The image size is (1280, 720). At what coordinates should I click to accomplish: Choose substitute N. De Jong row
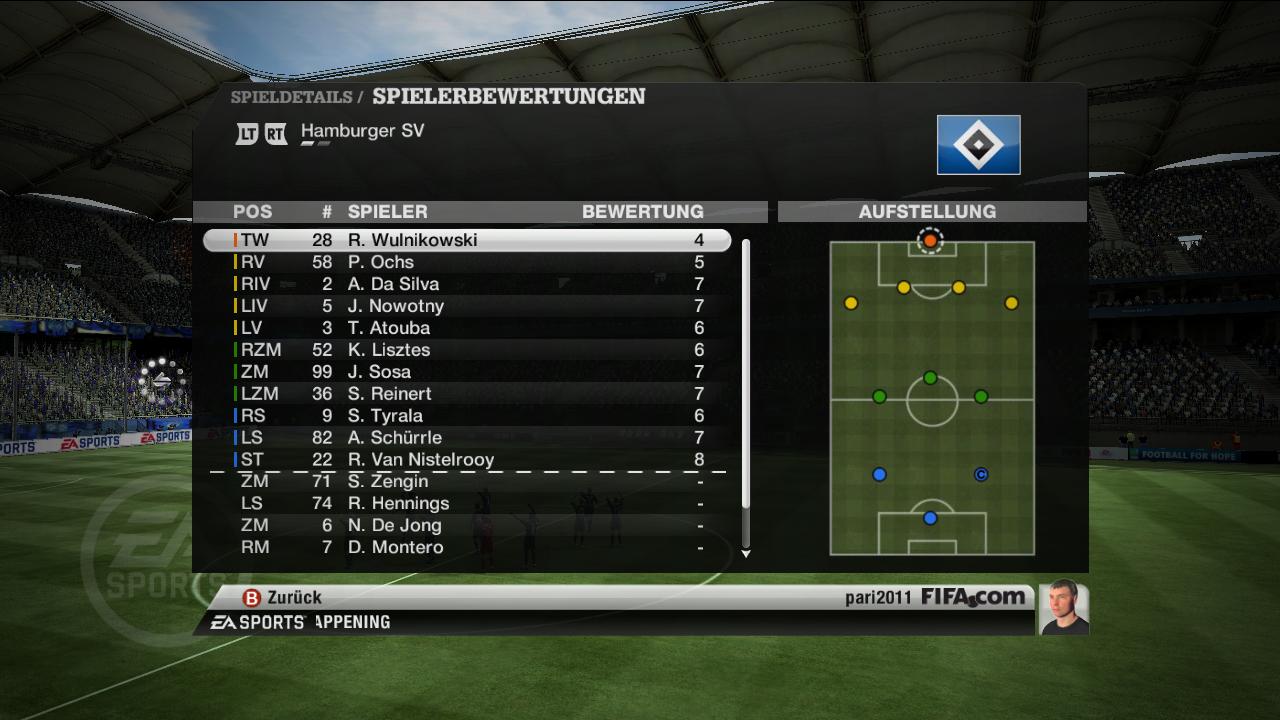click(467, 526)
